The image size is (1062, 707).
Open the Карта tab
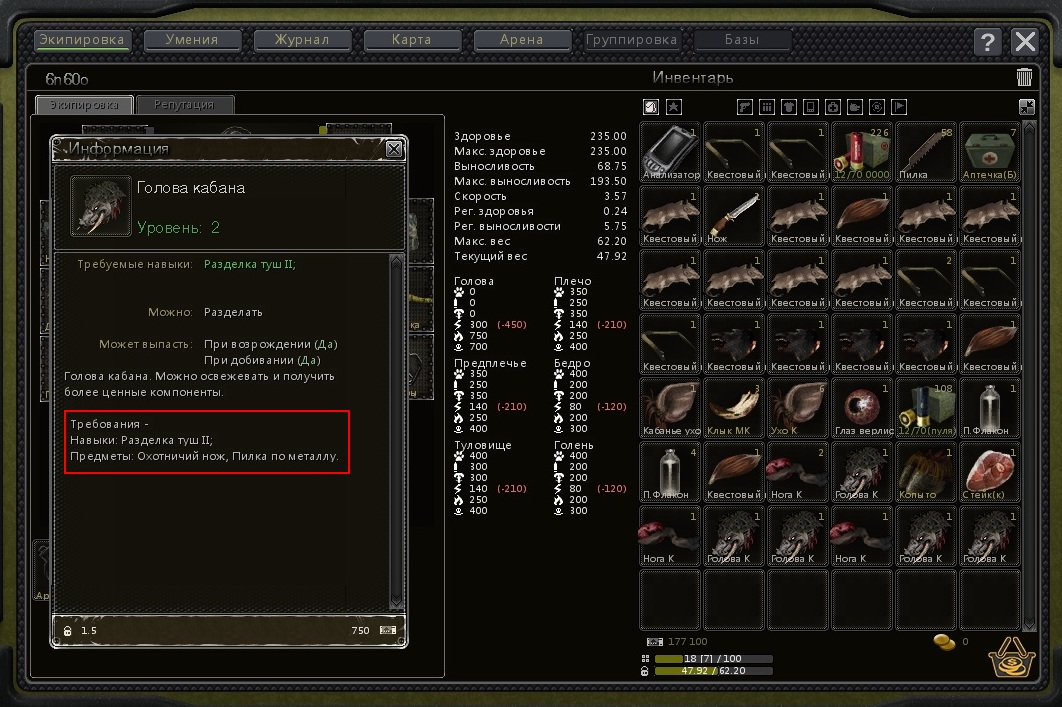click(413, 41)
